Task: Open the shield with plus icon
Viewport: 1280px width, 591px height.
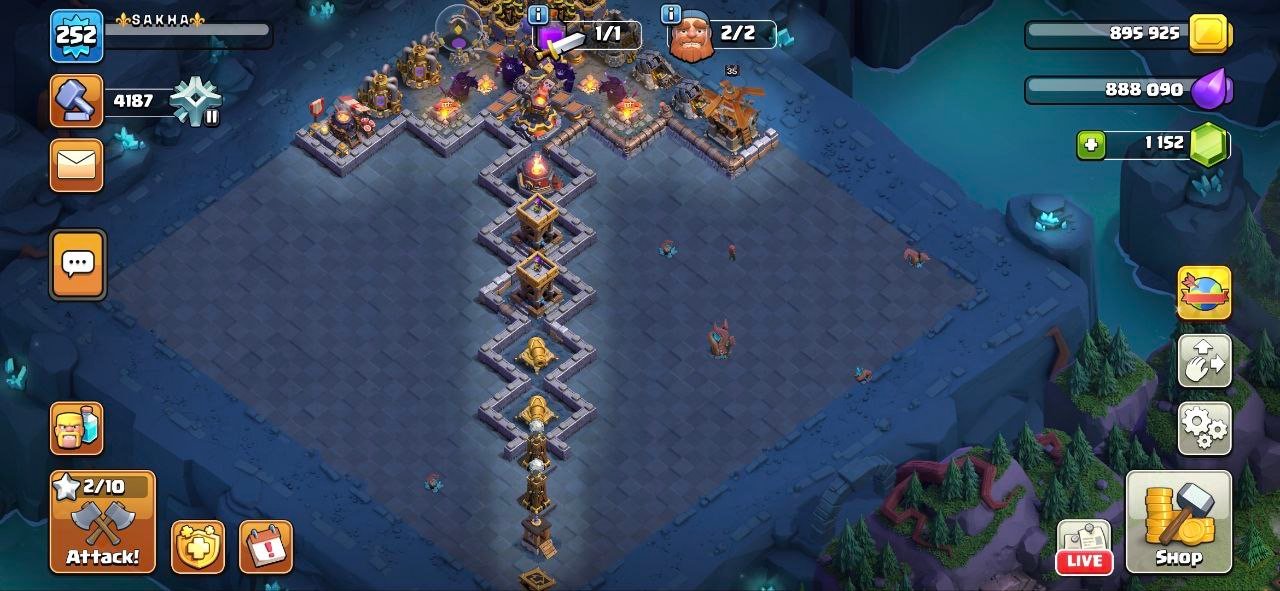Action: pyautogui.click(x=197, y=547)
